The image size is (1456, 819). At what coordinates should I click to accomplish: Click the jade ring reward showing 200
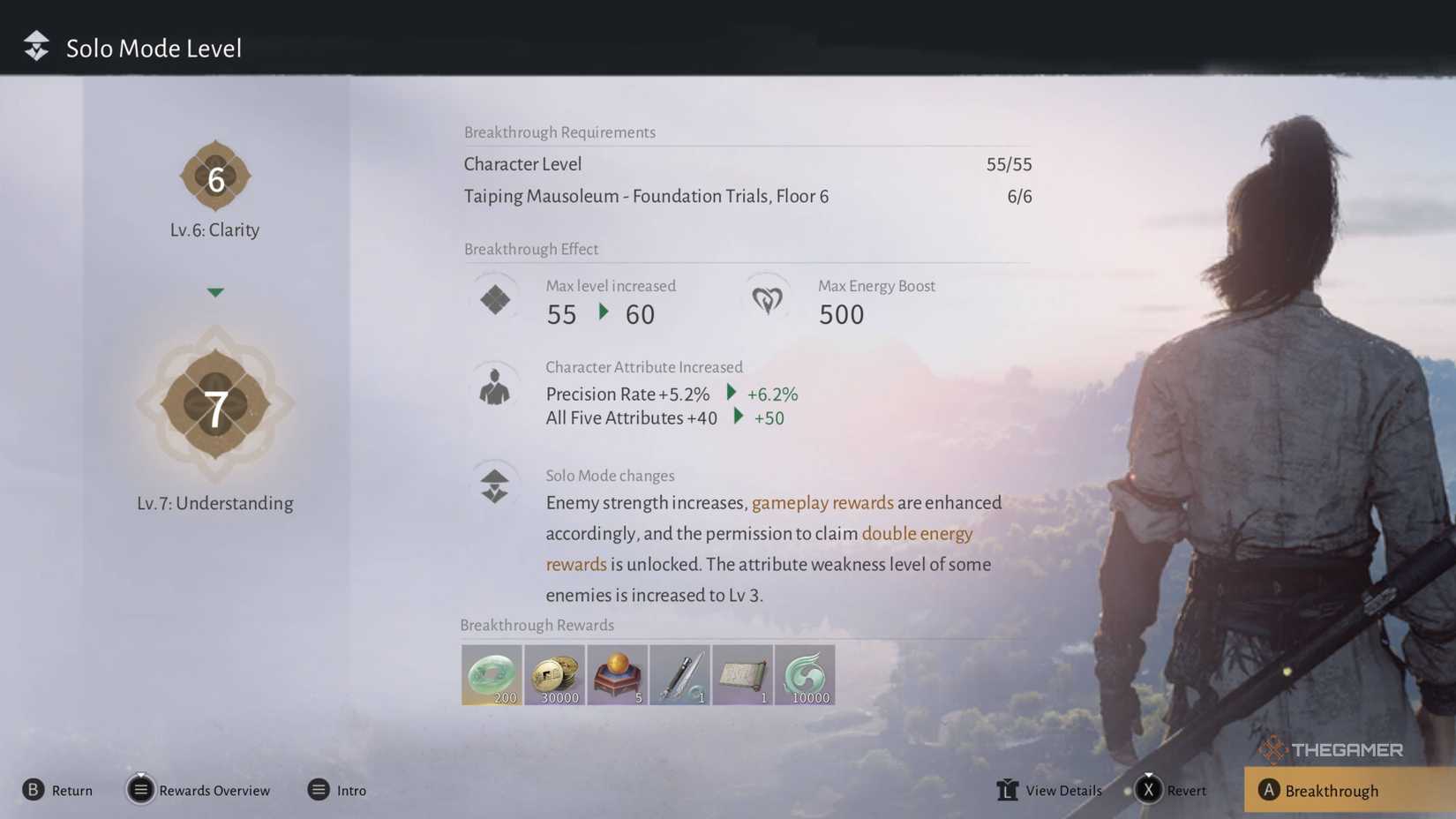pyautogui.click(x=492, y=674)
